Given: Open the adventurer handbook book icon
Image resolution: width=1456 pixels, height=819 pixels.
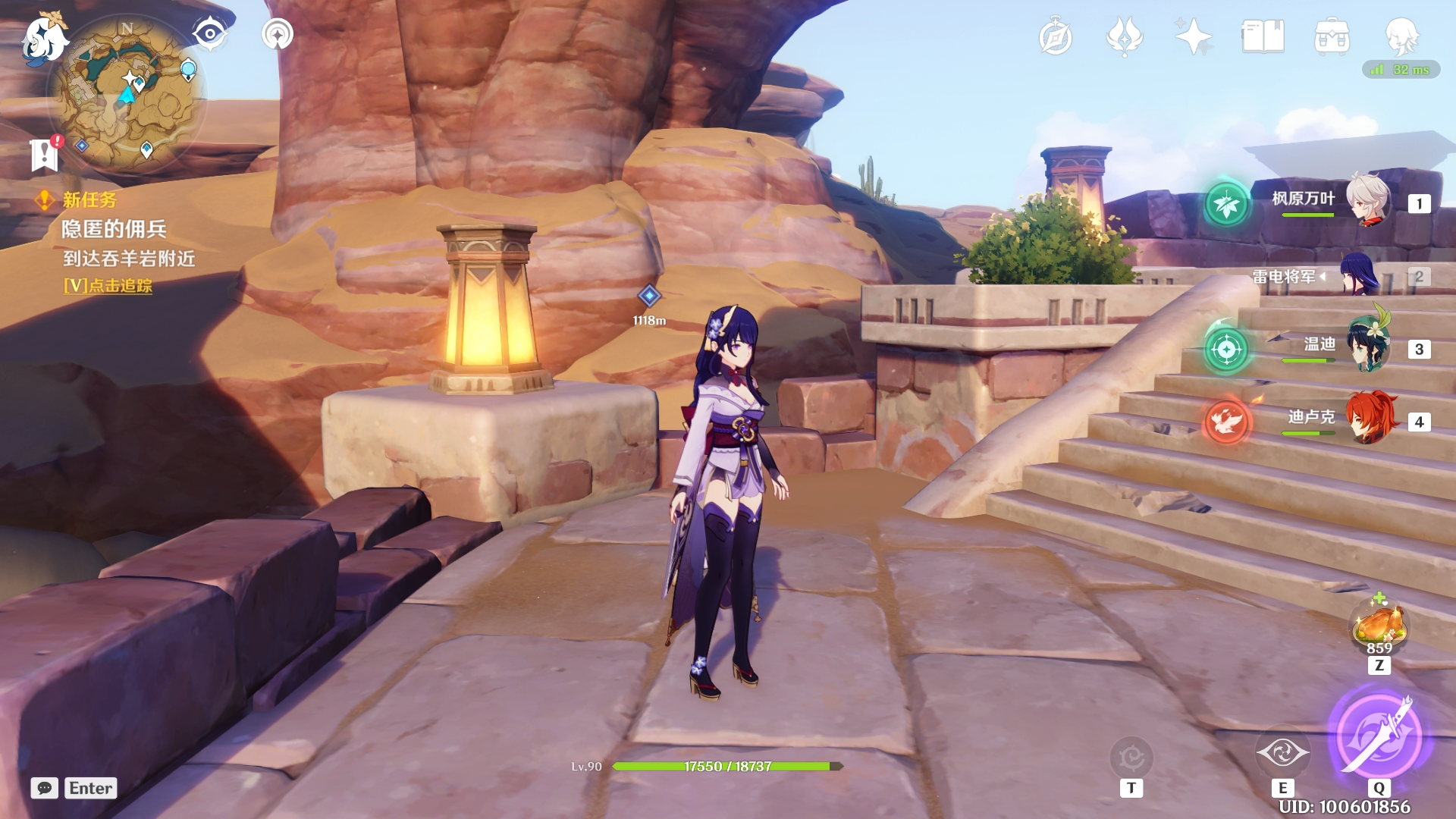Looking at the screenshot, I should [1263, 36].
